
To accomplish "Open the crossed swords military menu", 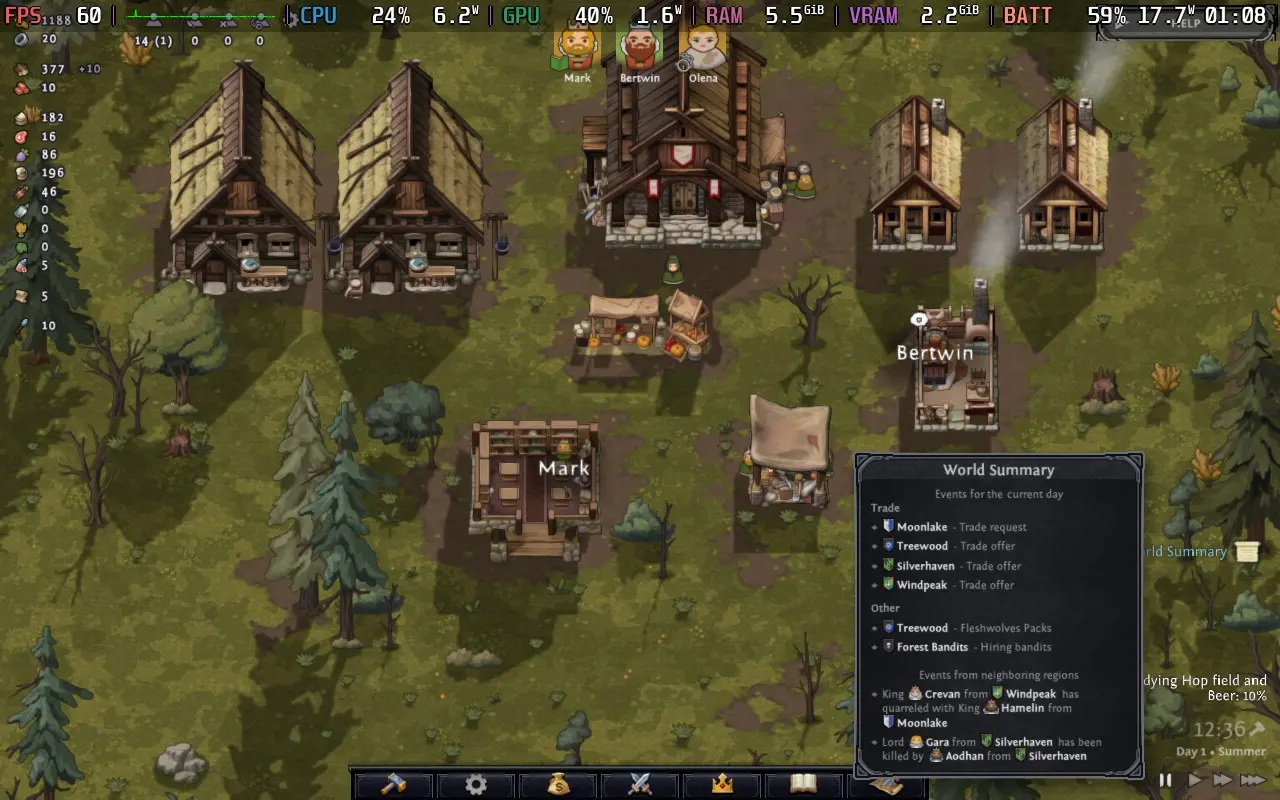I will (640, 784).
